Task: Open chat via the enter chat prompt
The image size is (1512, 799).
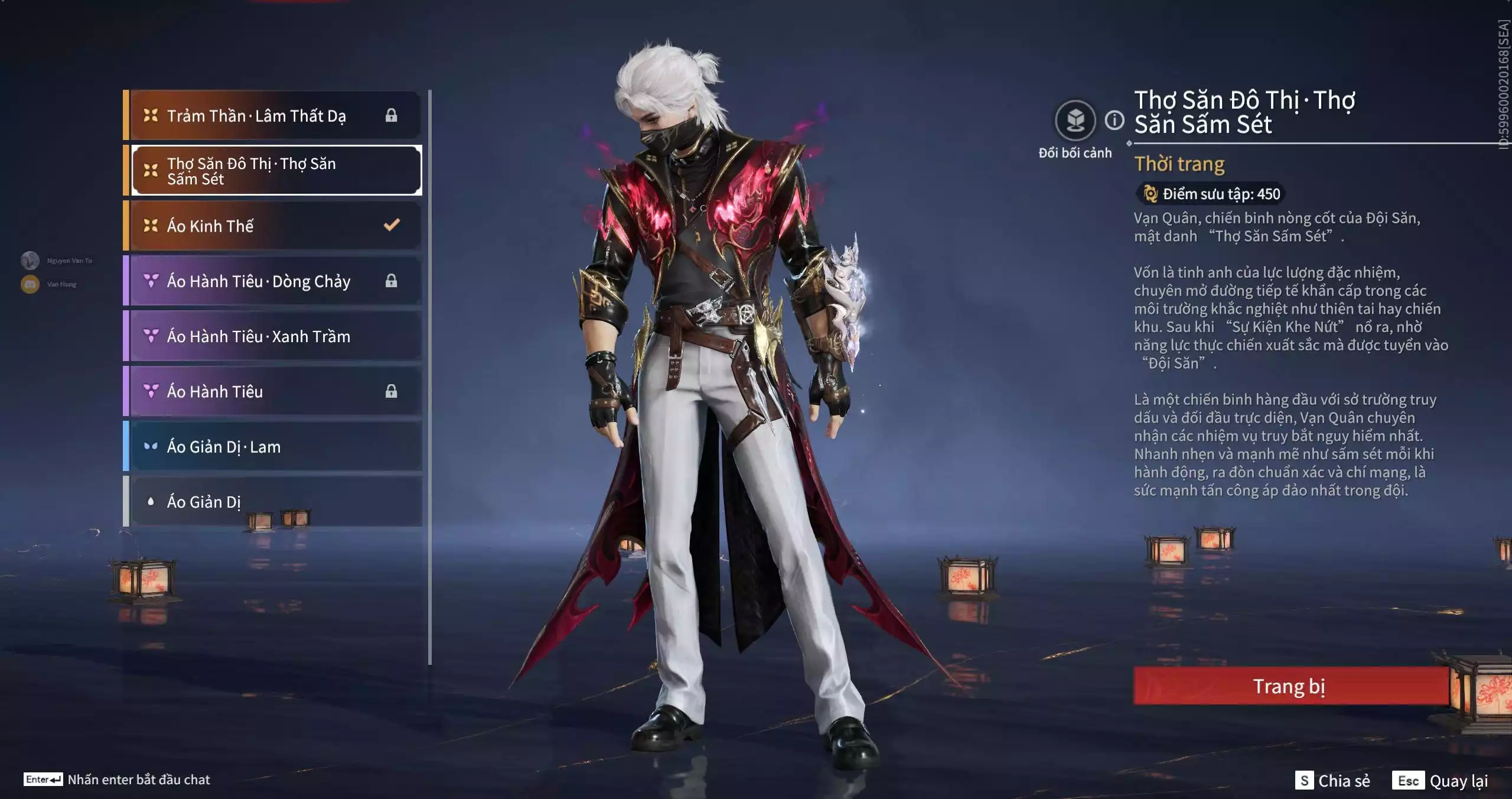Action: coord(117,779)
